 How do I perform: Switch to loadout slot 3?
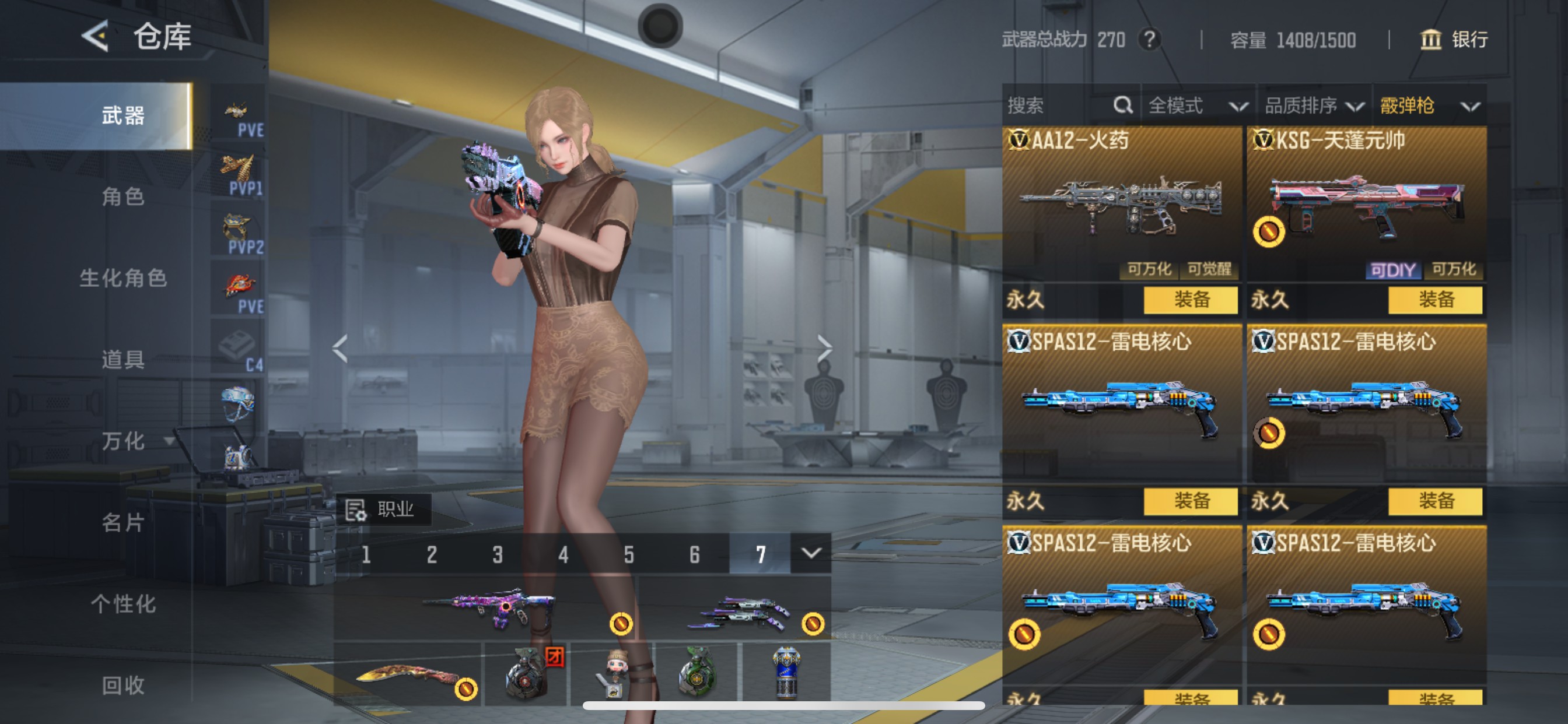(498, 554)
